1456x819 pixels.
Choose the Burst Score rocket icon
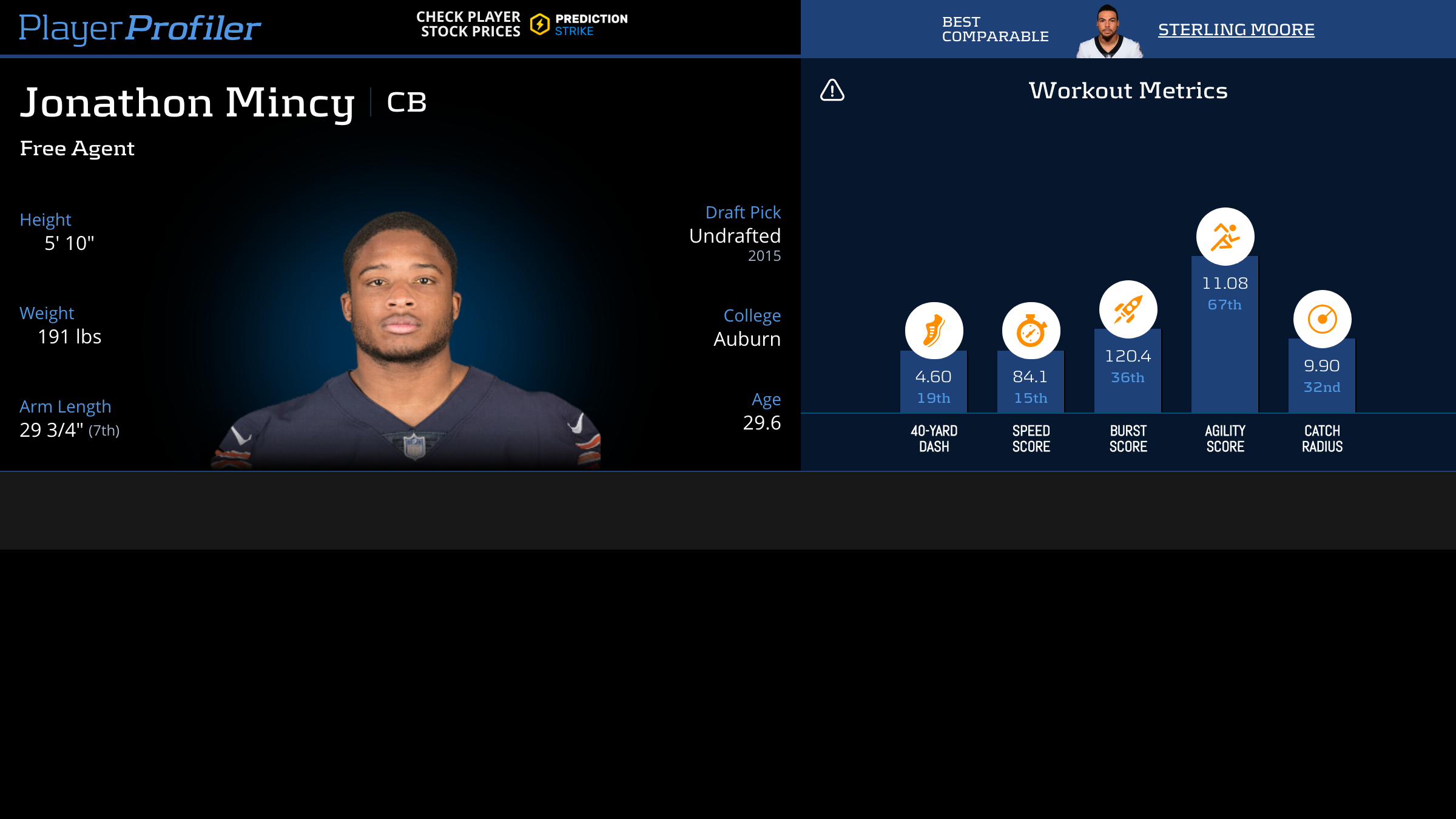point(1128,309)
